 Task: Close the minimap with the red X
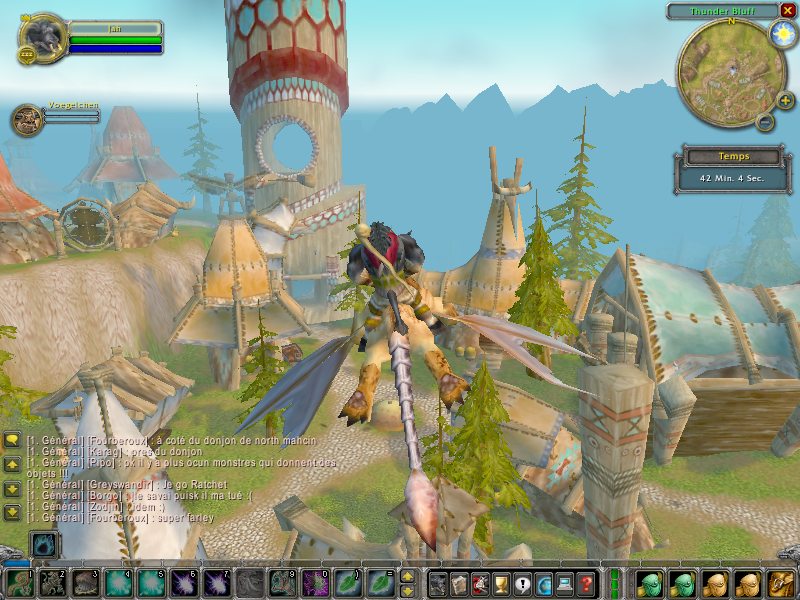tap(788, 11)
